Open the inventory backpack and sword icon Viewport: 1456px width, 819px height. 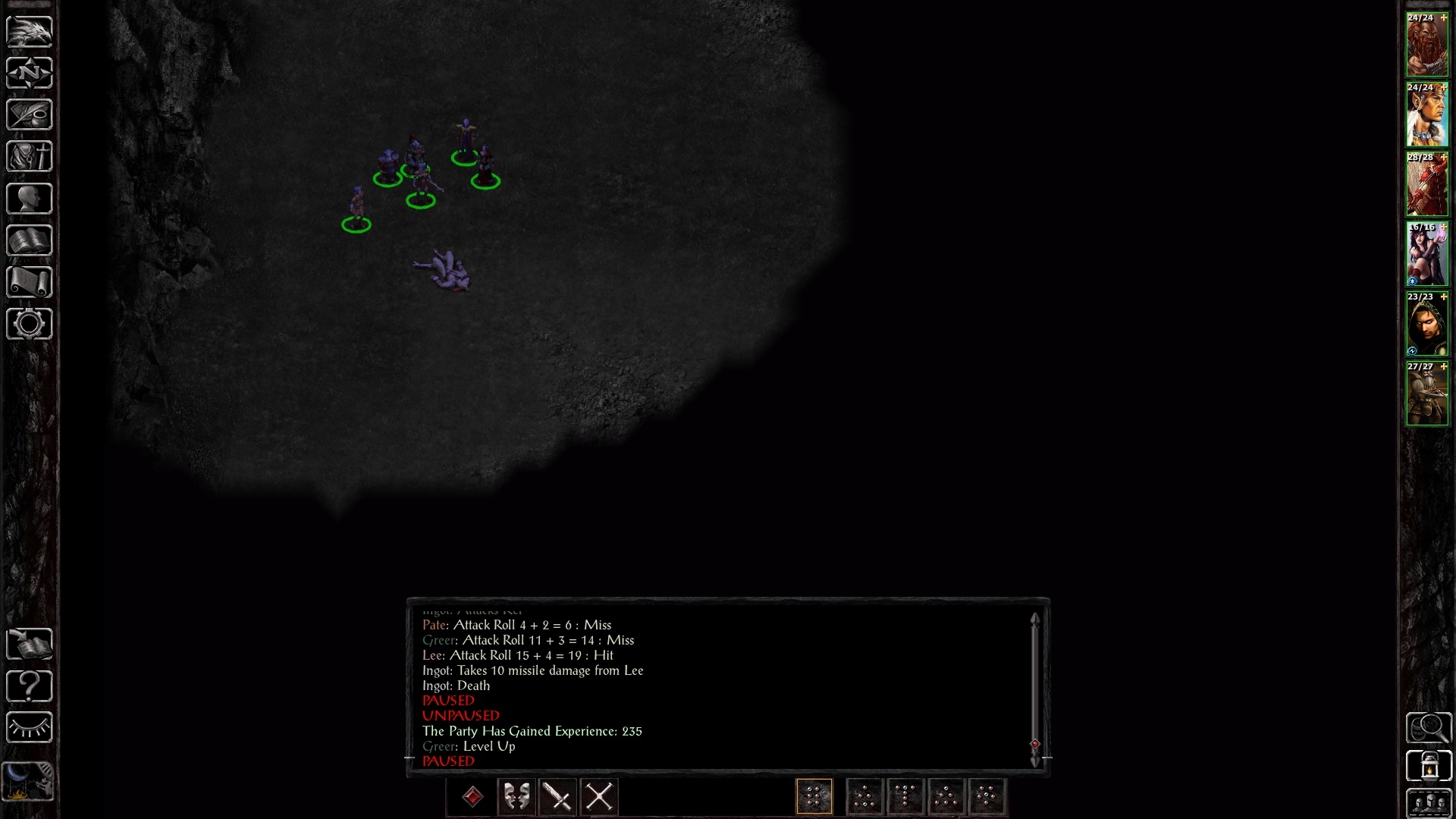(30, 157)
